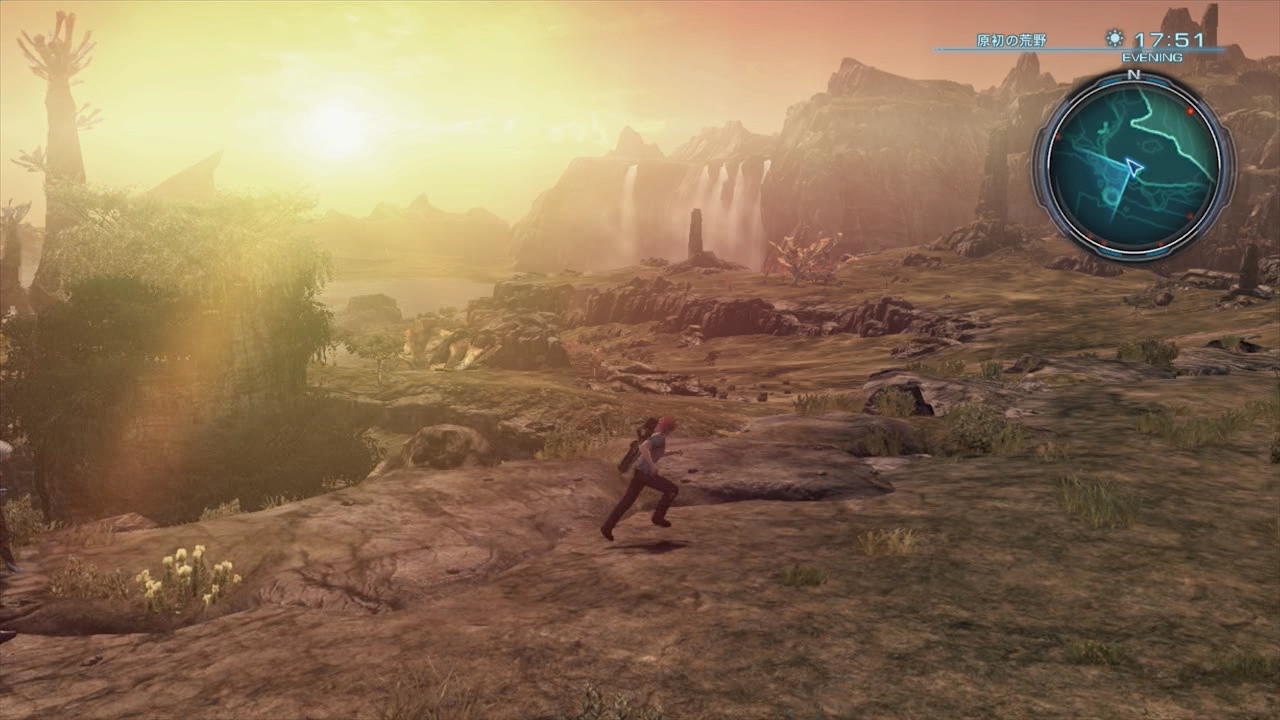Image resolution: width=1280 pixels, height=720 pixels.
Task: Click the circular minimap
Action: (1133, 167)
